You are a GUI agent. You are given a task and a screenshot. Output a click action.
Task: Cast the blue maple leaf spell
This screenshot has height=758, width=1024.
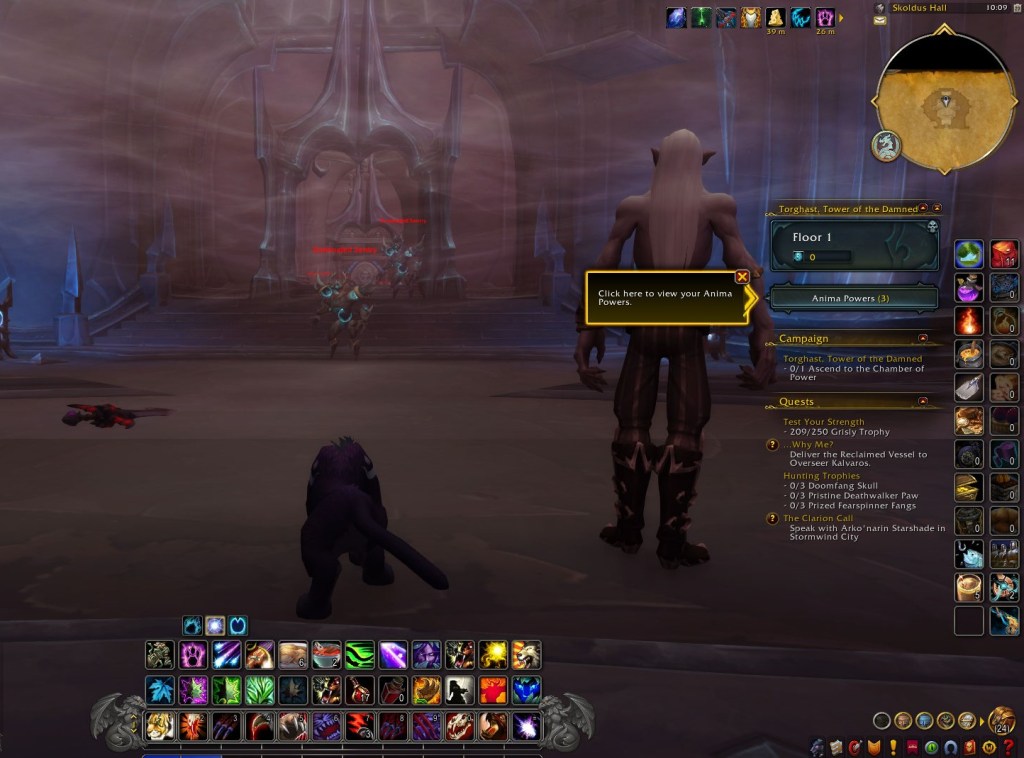click(159, 690)
